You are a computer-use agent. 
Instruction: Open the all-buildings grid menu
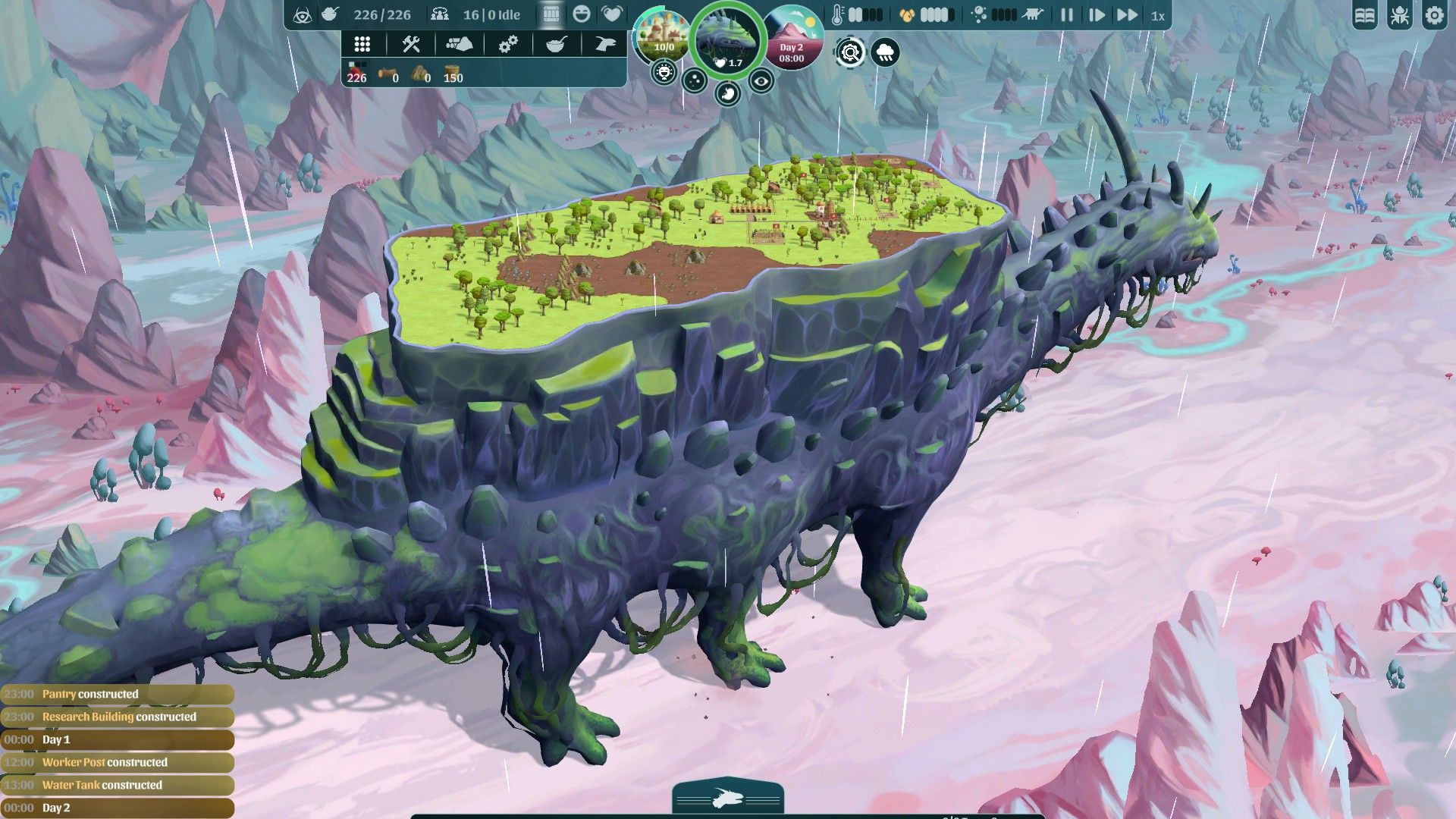pyautogui.click(x=362, y=44)
